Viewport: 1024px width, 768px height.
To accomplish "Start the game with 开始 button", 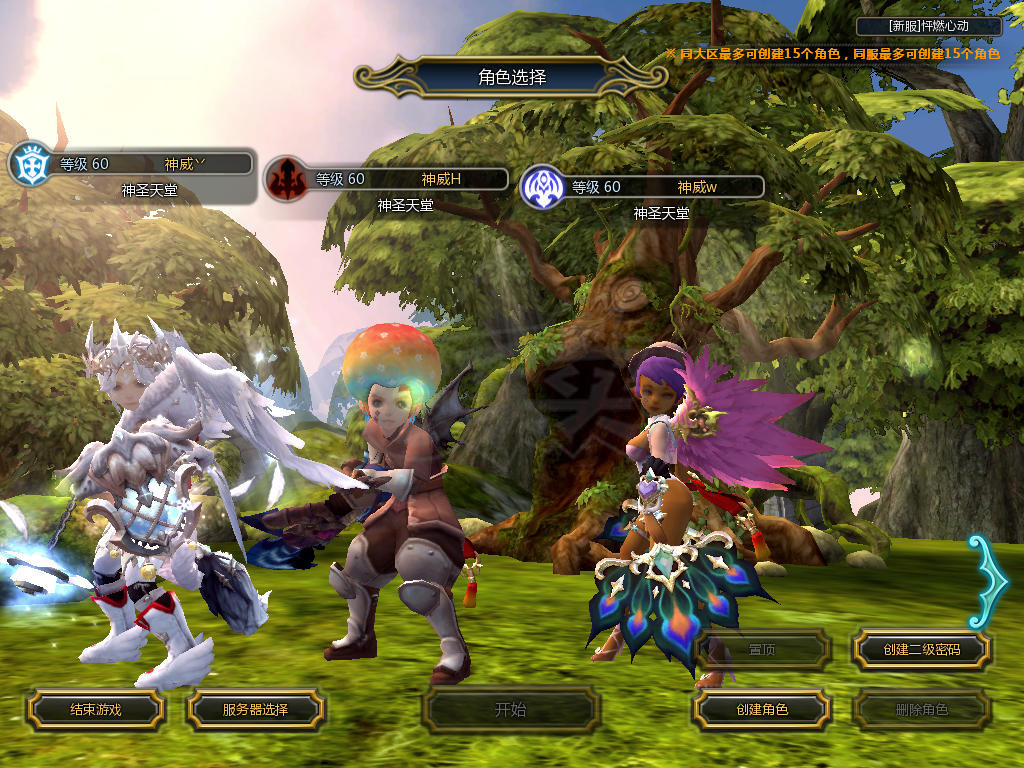I will tap(510, 710).
